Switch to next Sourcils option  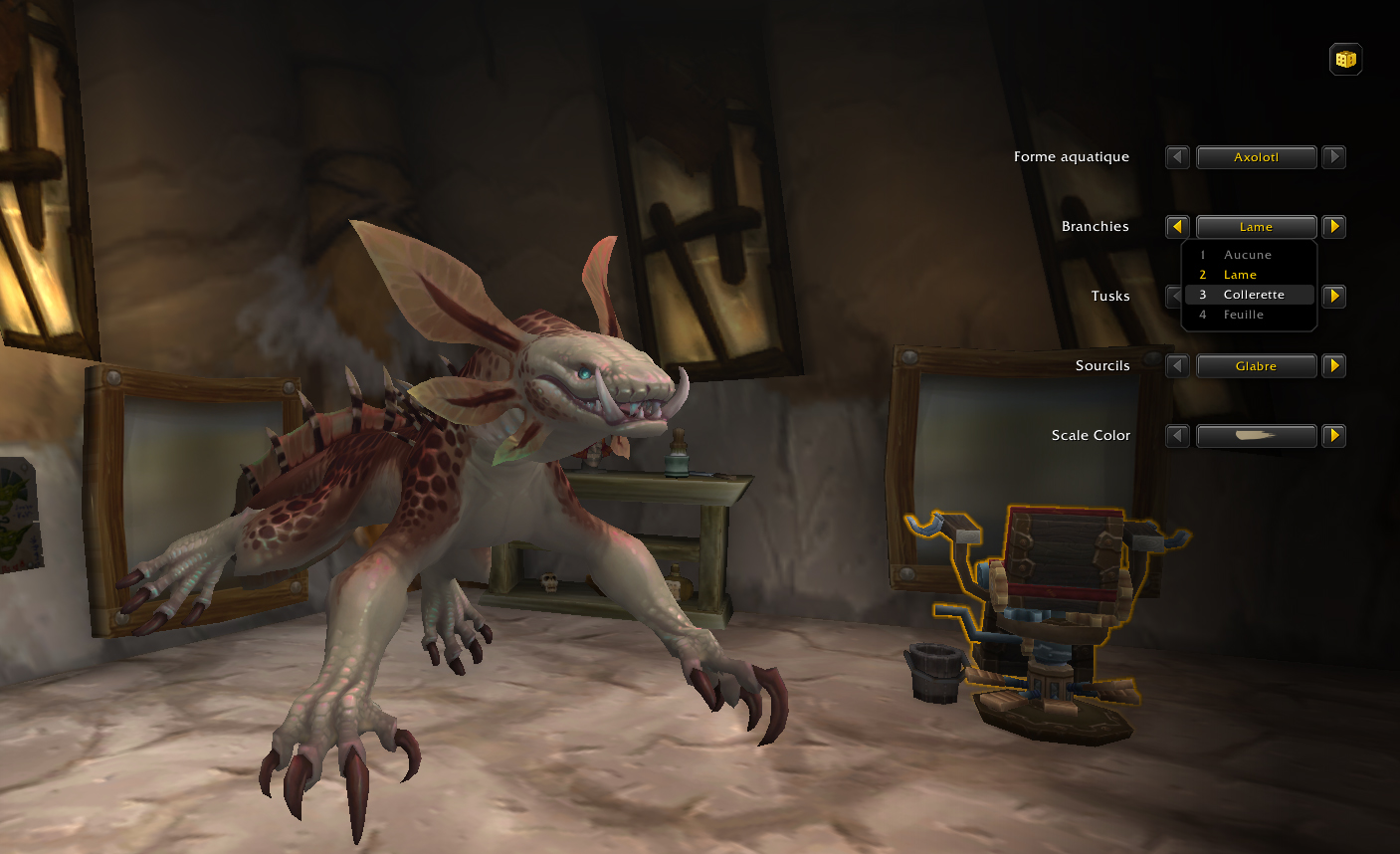click(1334, 366)
